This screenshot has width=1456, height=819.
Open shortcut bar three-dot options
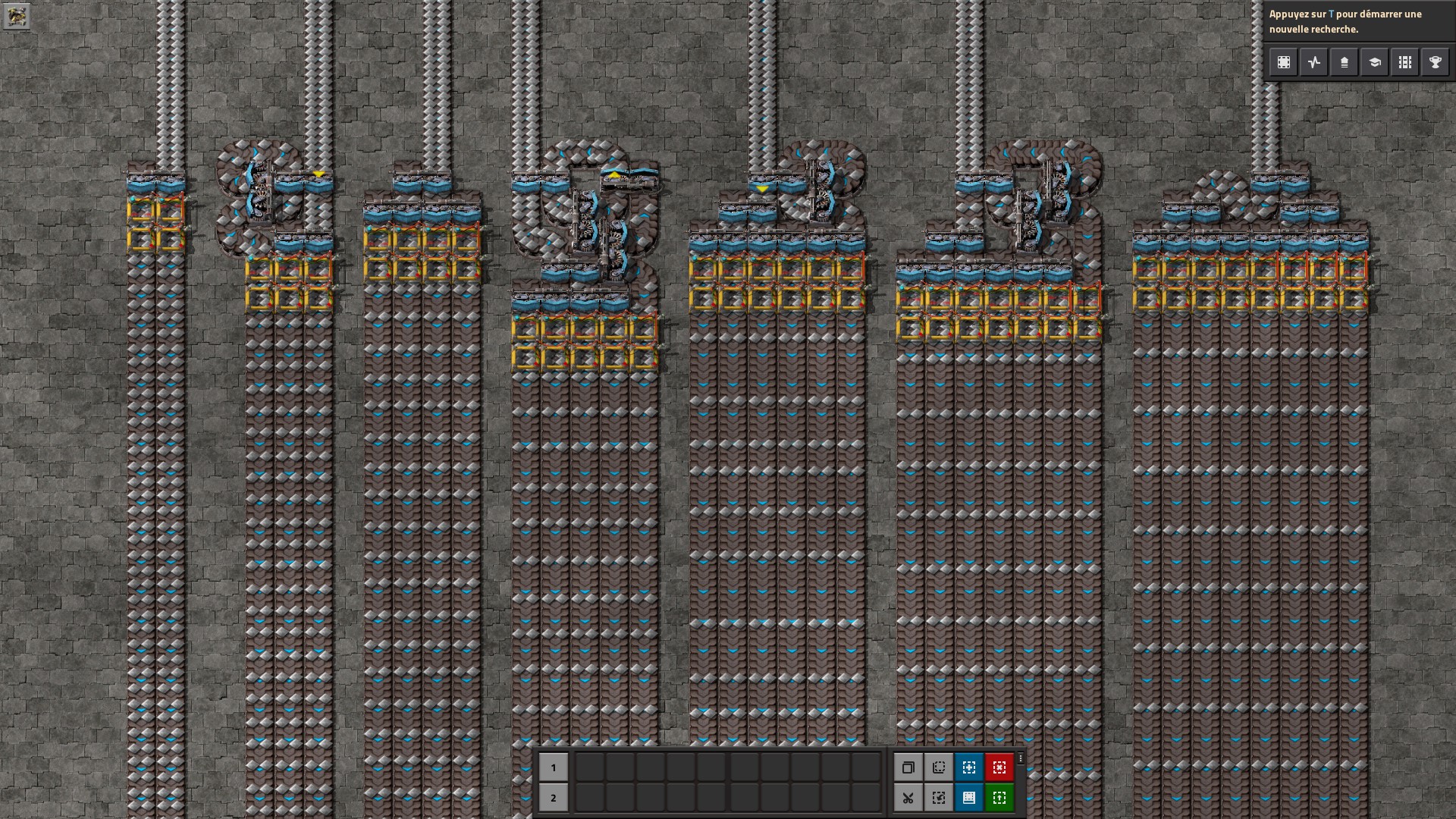click(1021, 758)
